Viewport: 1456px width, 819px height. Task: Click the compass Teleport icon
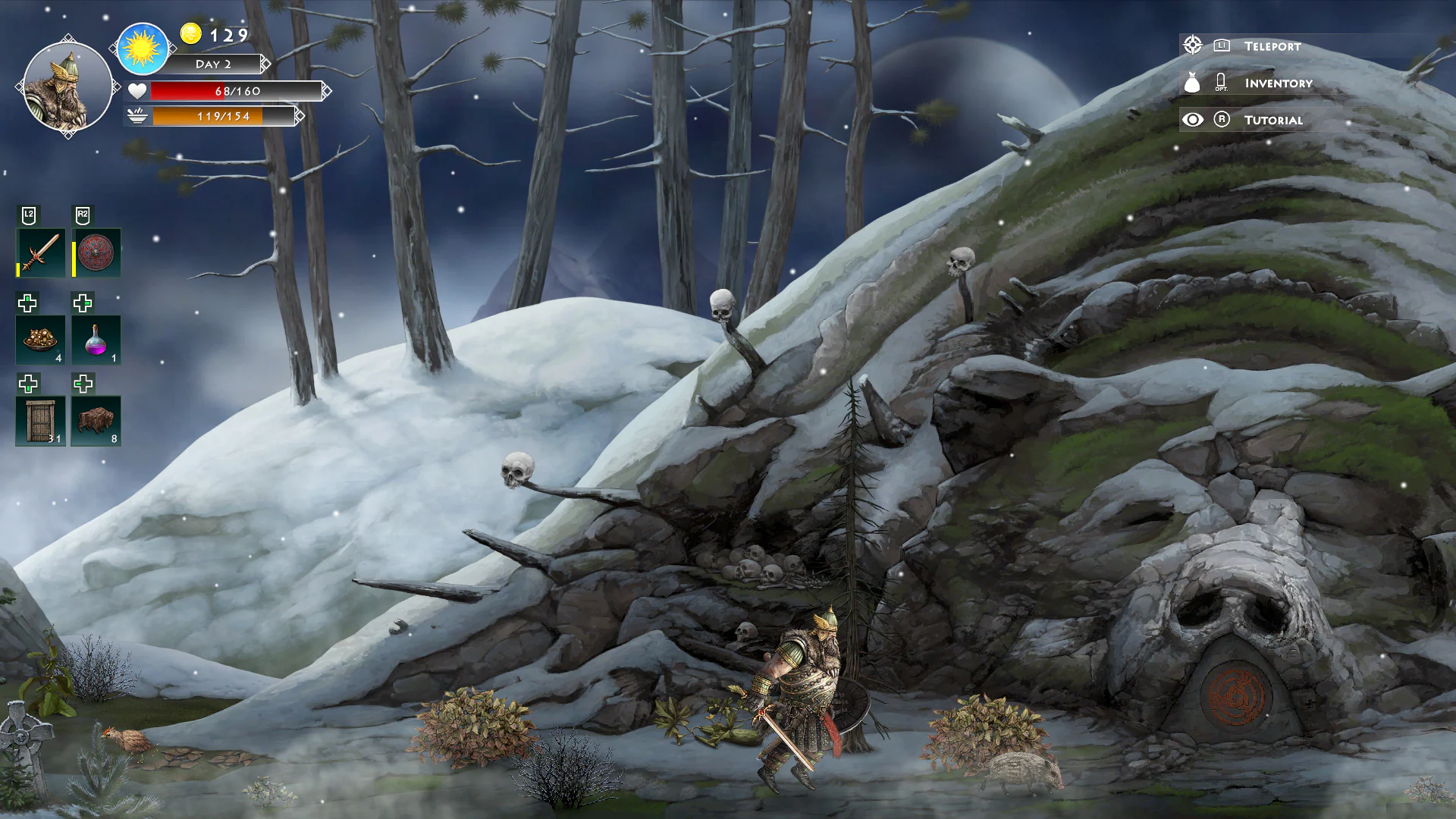click(1193, 45)
